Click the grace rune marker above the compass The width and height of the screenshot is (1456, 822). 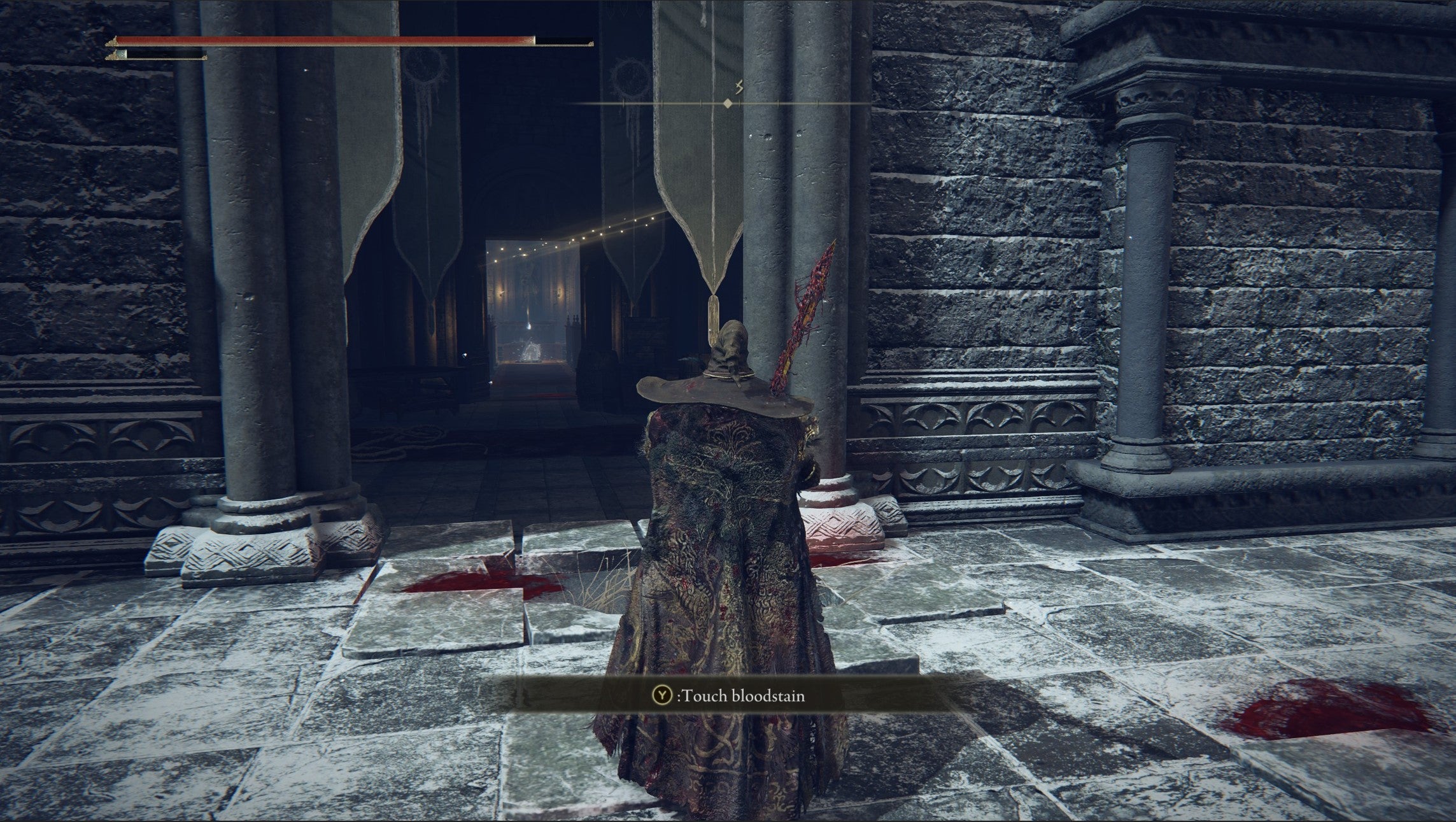point(739,87)
